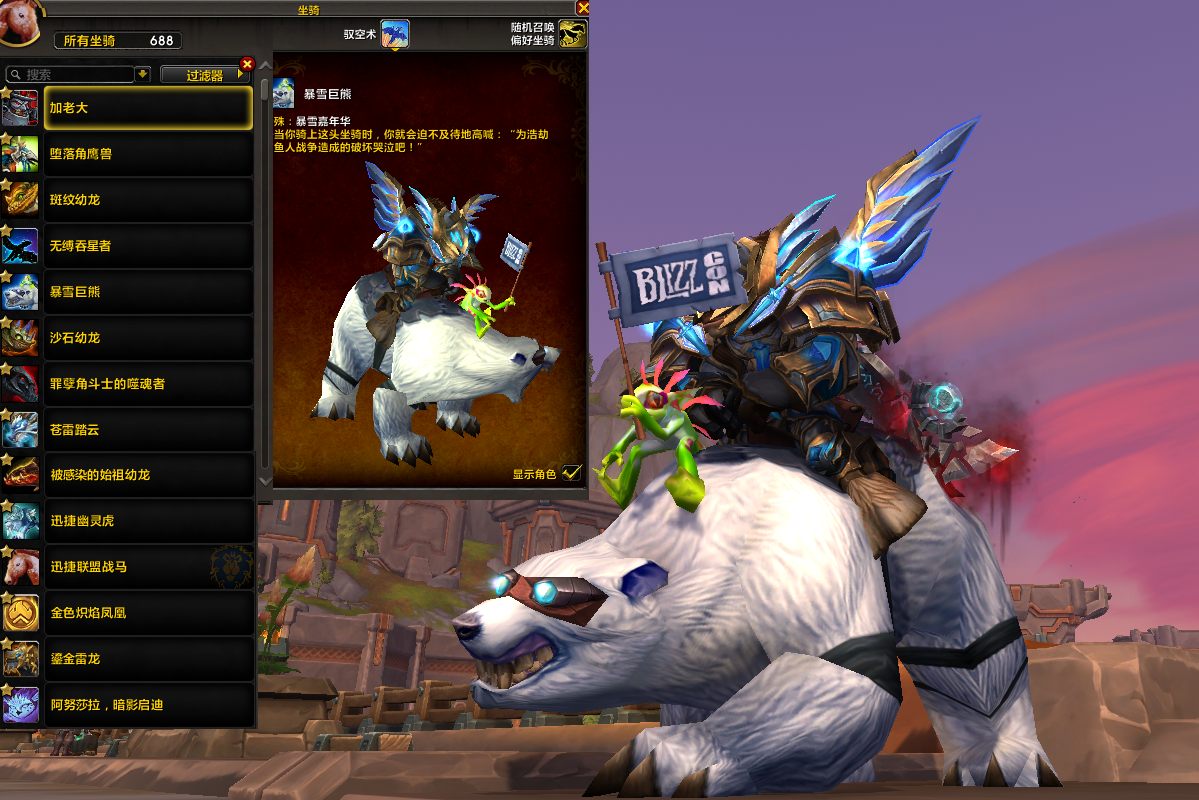Select 被感染的始祖幼龙 mount
1199x800 pixels.
(x=148, y=475)
